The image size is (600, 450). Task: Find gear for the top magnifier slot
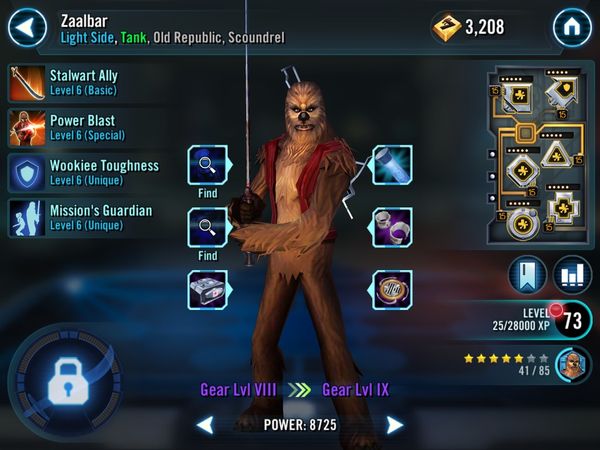pyautogui.click(x=208, y=165)
